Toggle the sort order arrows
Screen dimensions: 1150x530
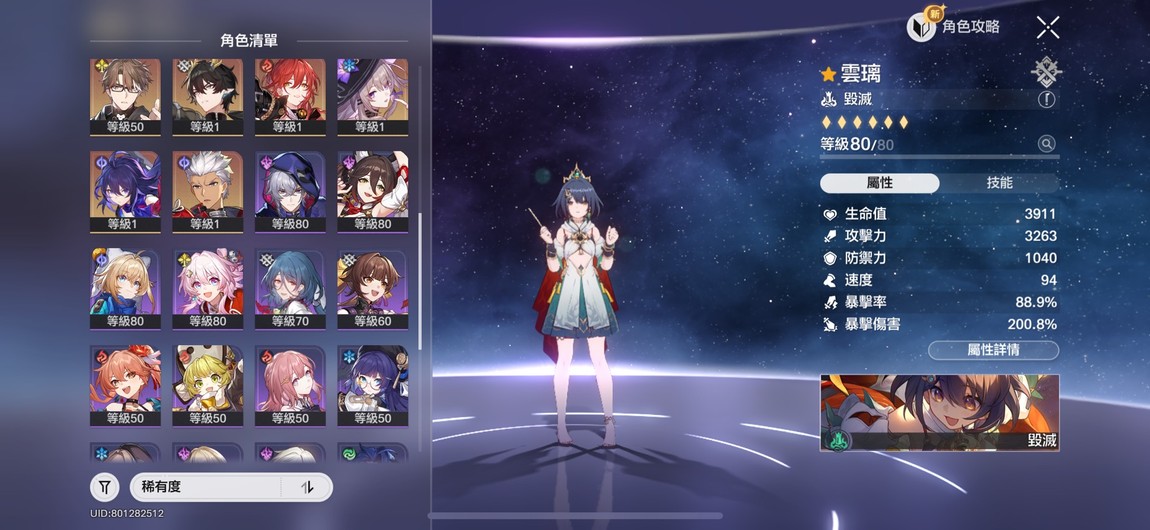[308, 487]
